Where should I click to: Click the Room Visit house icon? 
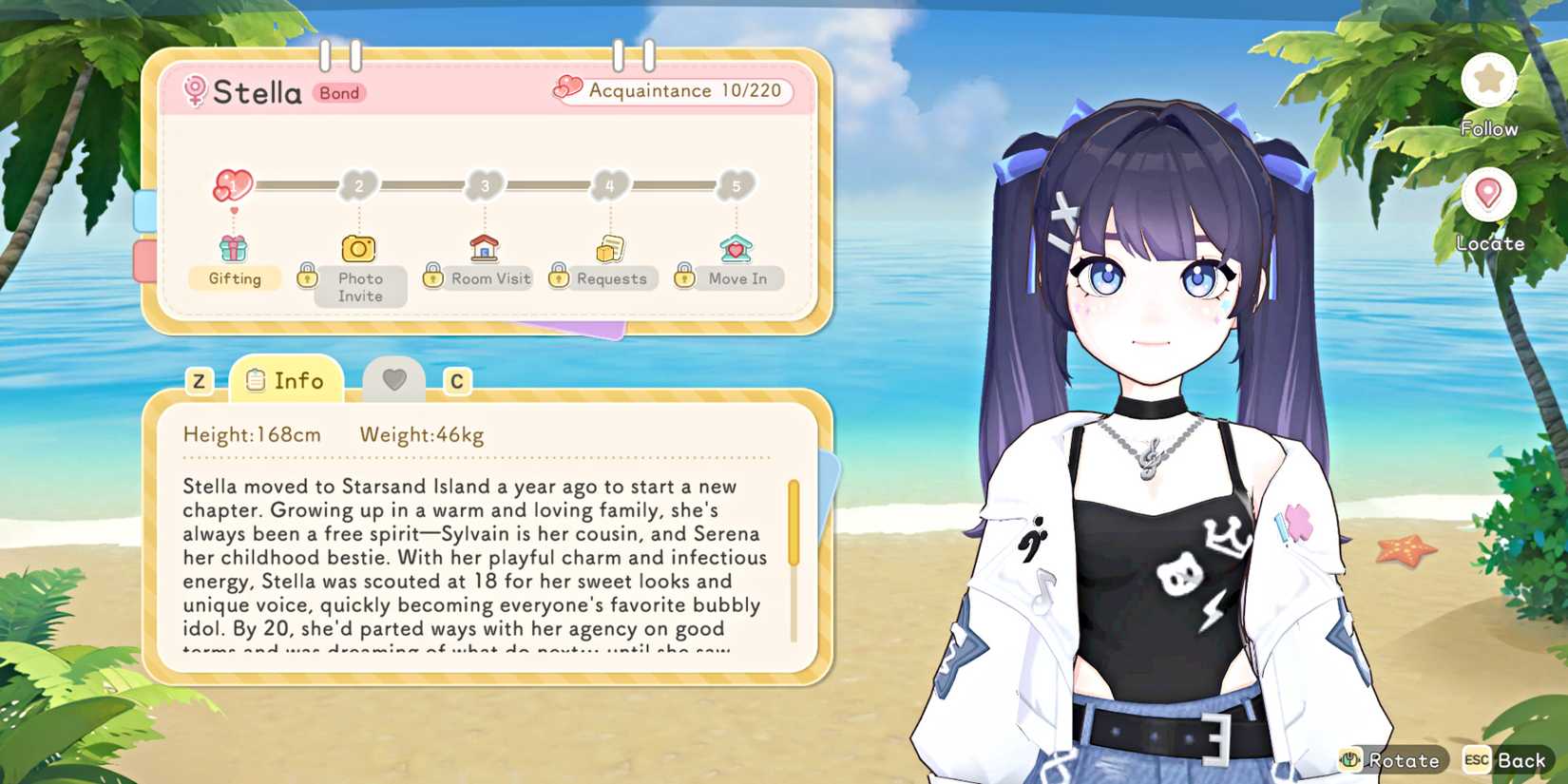485,247
